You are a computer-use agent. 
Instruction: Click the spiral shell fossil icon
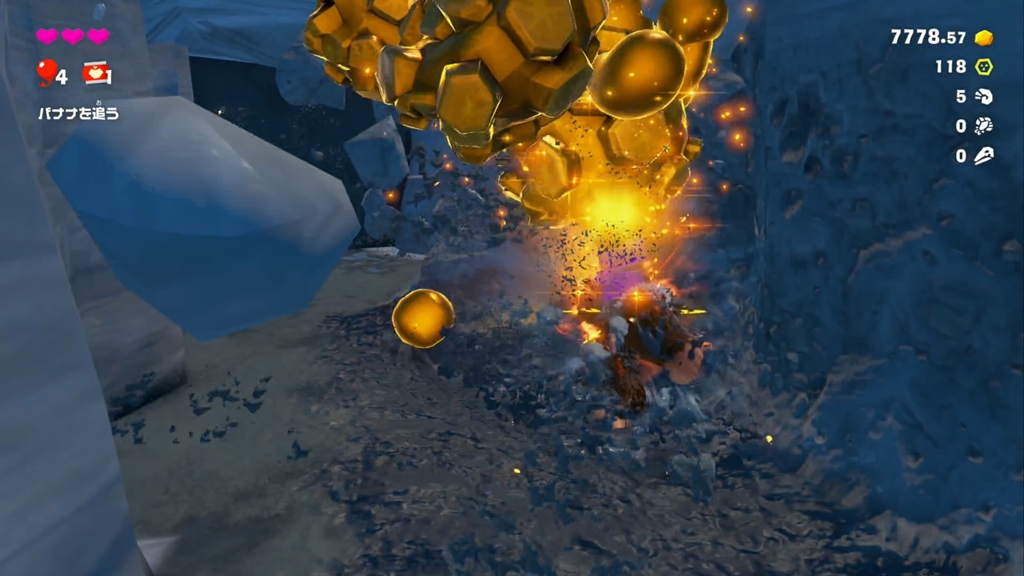coord(984,97)
